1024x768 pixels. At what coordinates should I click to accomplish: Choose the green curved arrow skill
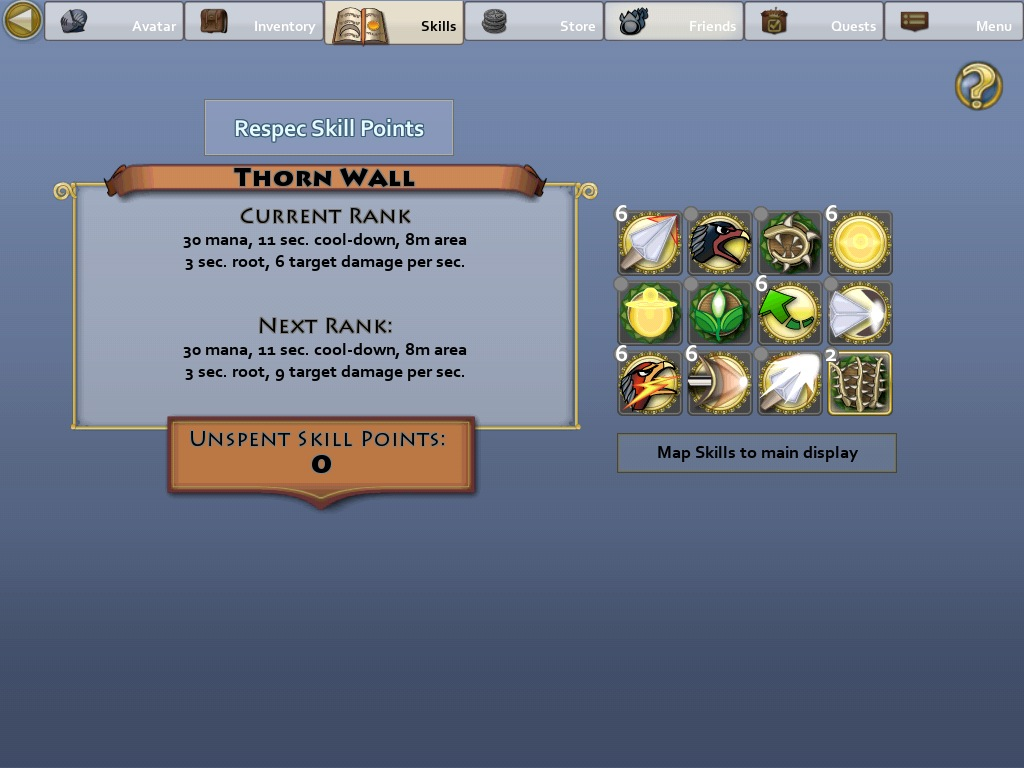(790, 313)
